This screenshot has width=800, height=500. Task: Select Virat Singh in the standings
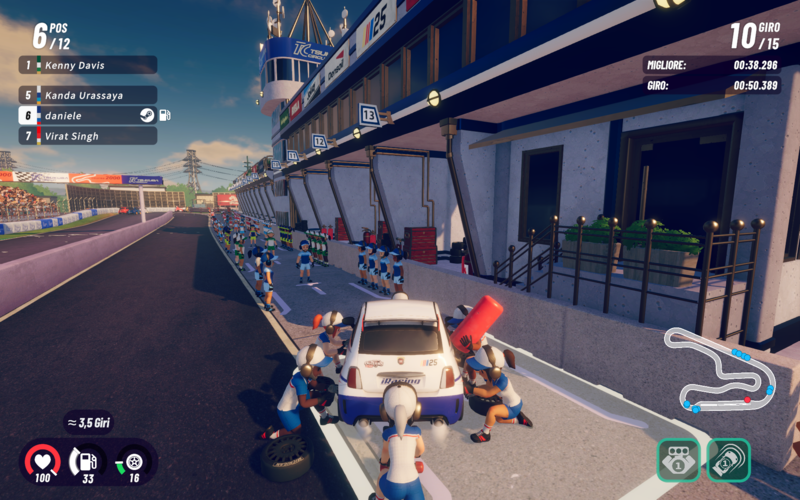tap(88, 135)
